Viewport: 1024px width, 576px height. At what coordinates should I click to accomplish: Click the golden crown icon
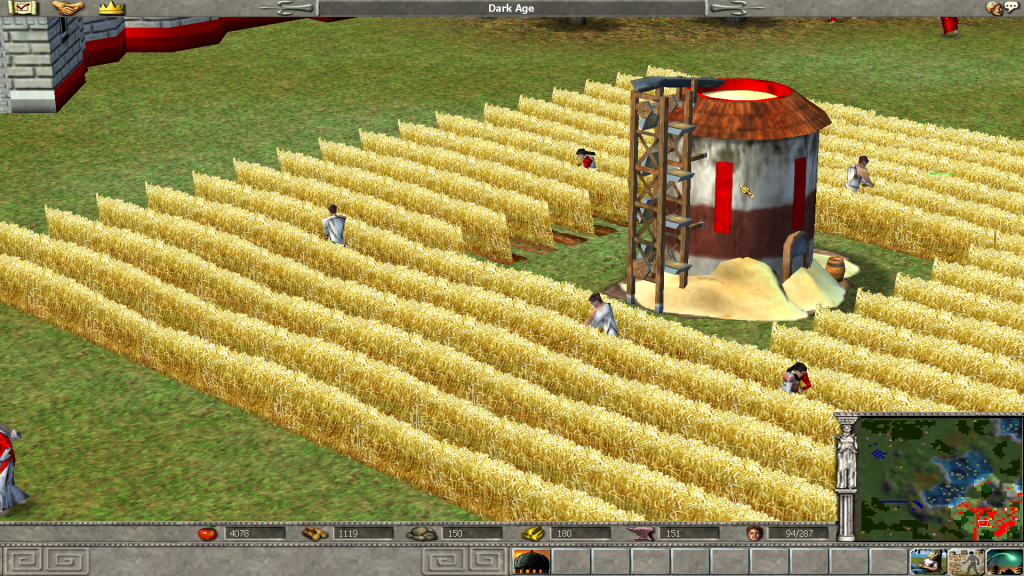coord(111,8)
